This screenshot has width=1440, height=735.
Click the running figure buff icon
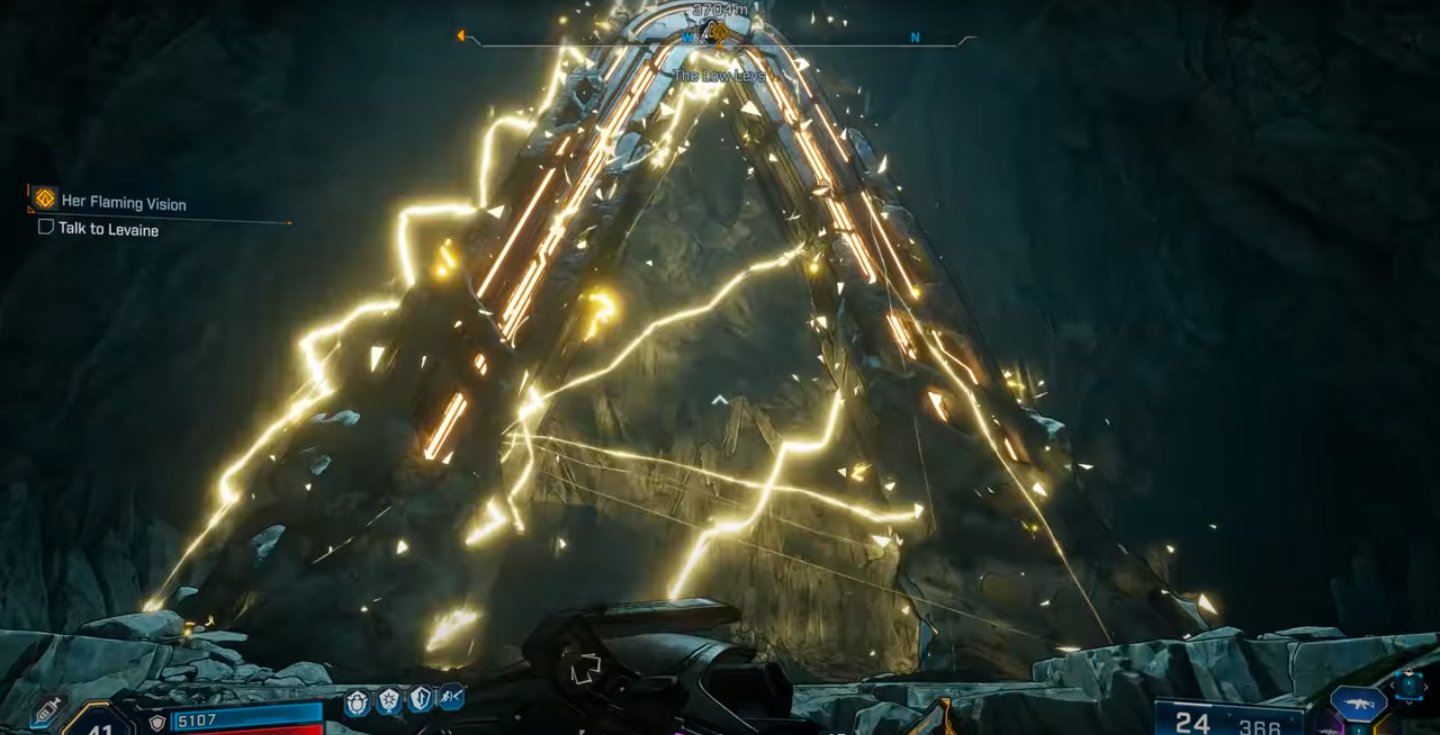click(x=450, y=697)
